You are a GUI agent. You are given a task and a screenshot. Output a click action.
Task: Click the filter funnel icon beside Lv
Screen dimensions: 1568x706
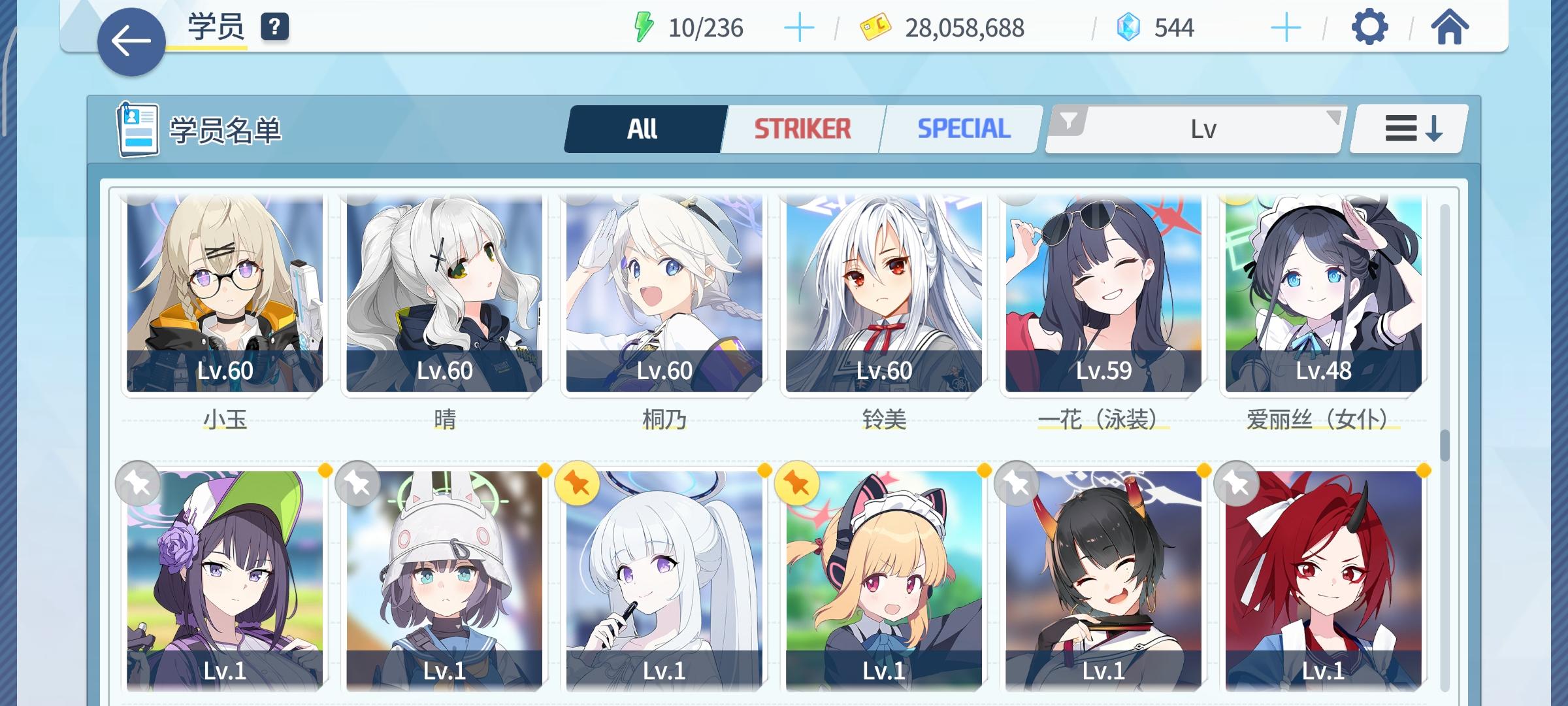(1070, 121)
